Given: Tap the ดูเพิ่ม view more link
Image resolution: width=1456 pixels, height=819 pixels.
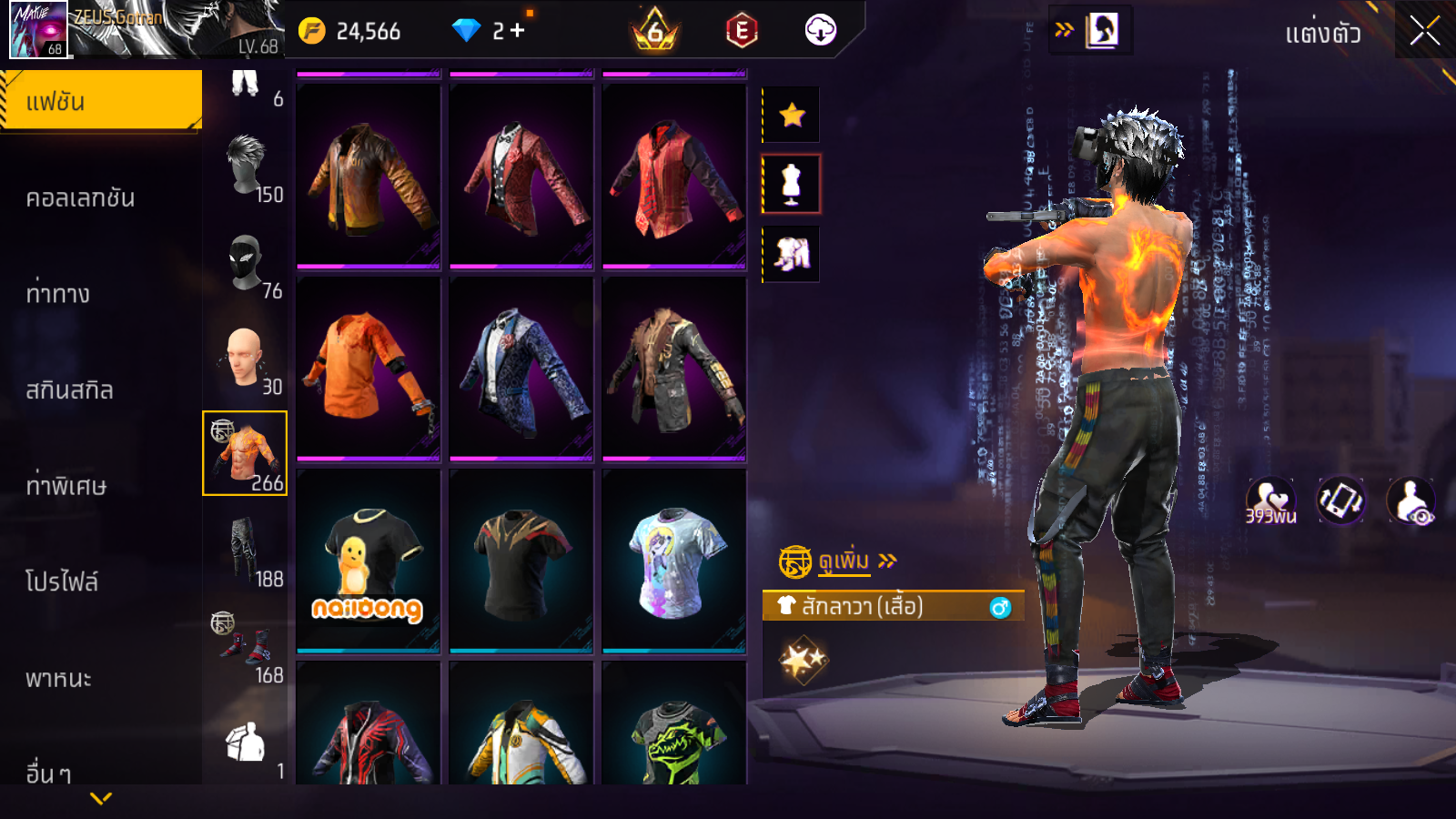Looking at the screenshot, I should click(844, 561).
